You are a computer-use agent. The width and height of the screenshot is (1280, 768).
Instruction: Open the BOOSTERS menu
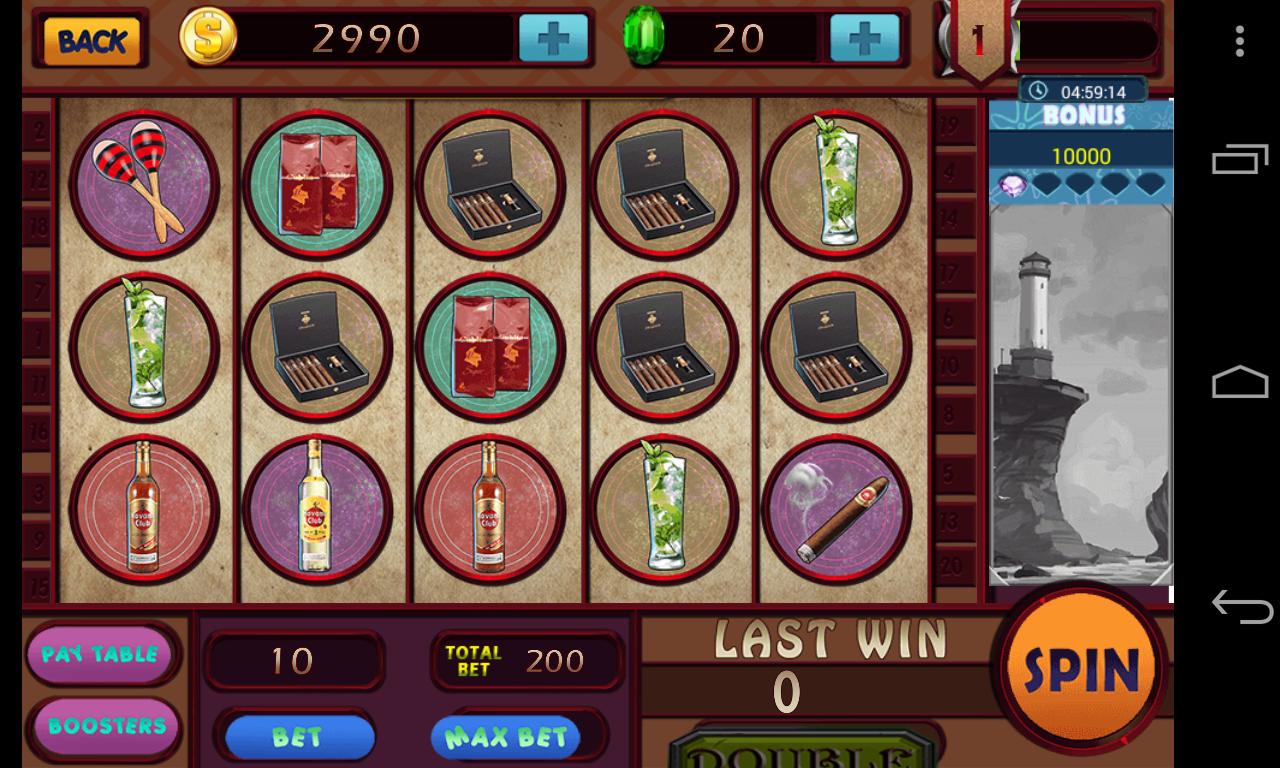click(104, 727)
